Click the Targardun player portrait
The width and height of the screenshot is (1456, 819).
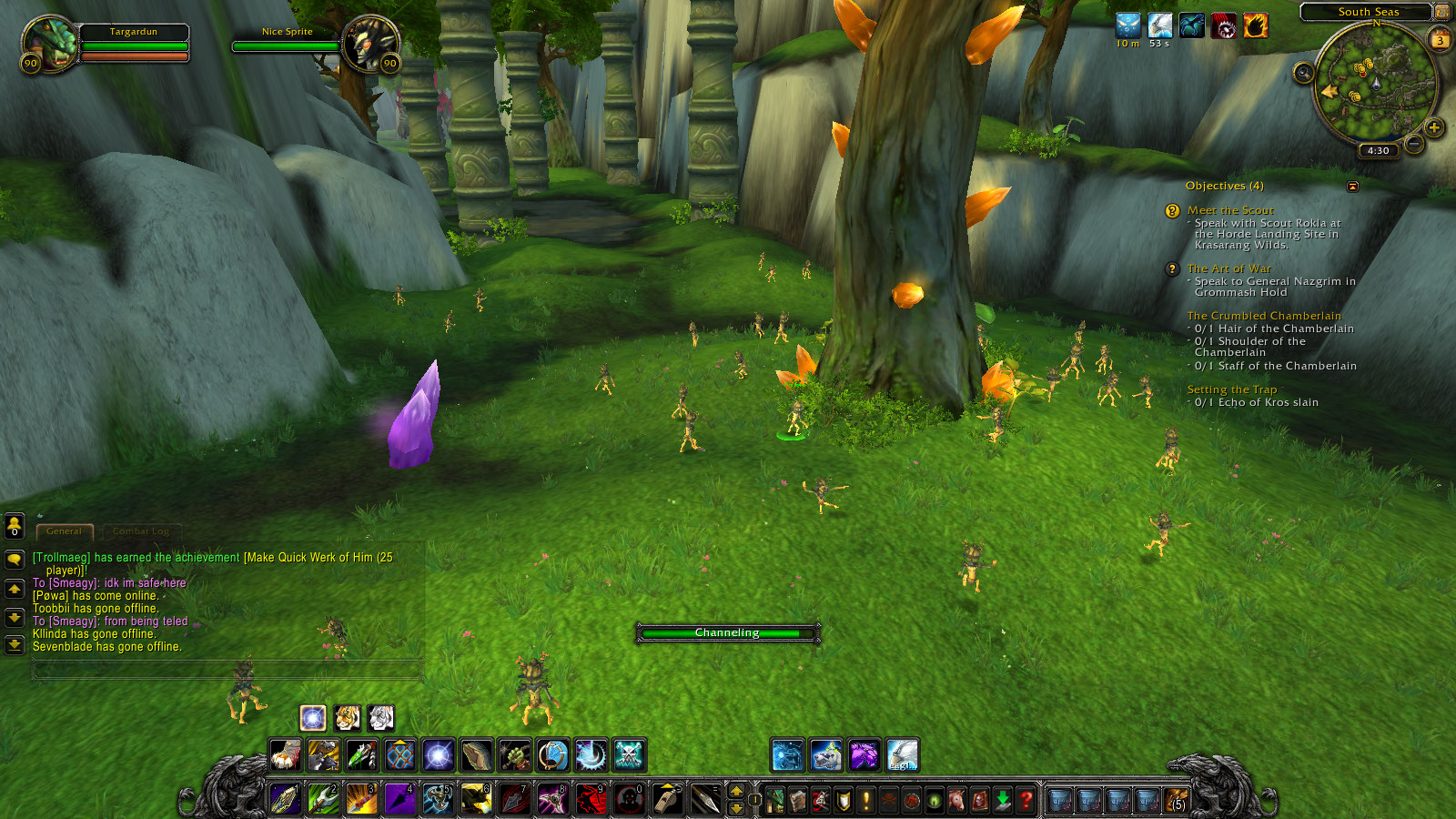pyautogui.click(x=49, y=44)
